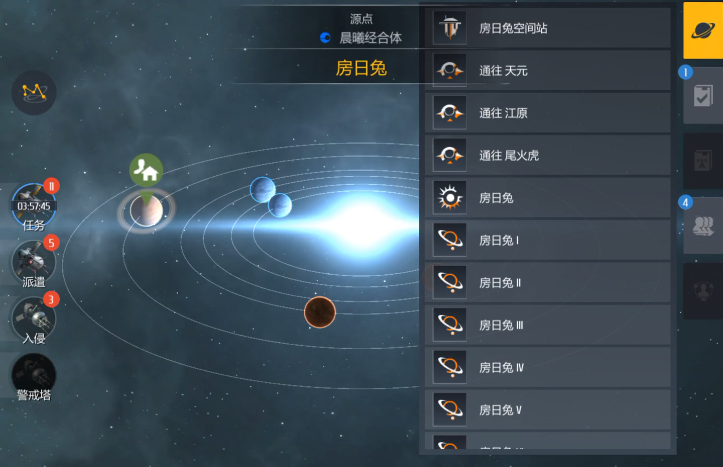
Task: Choose planet 房日兔 I in list
Action: pos(547,240)
